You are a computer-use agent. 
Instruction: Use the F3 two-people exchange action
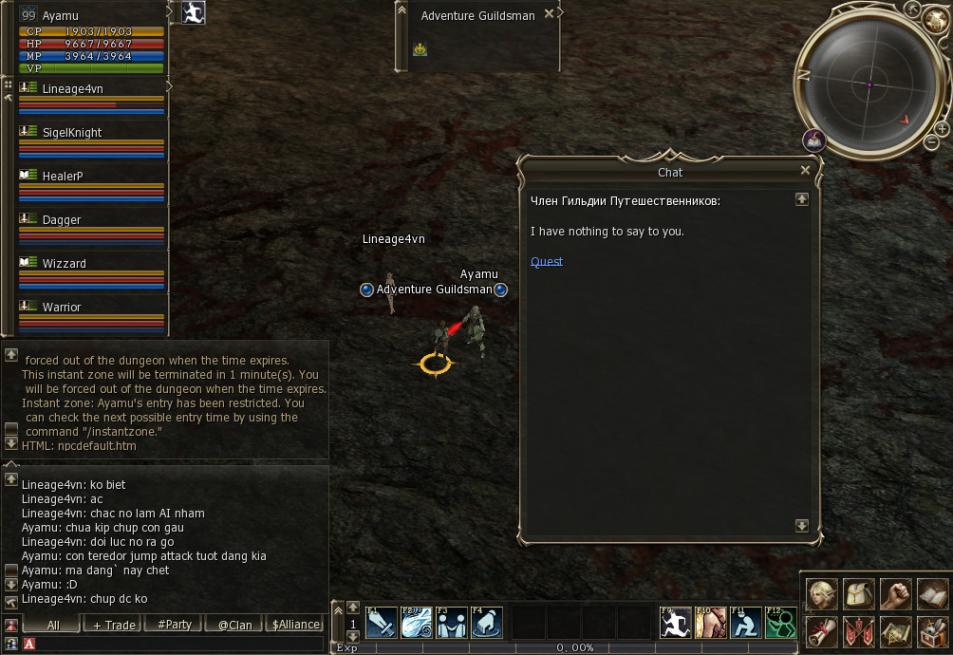coord(451,623)
